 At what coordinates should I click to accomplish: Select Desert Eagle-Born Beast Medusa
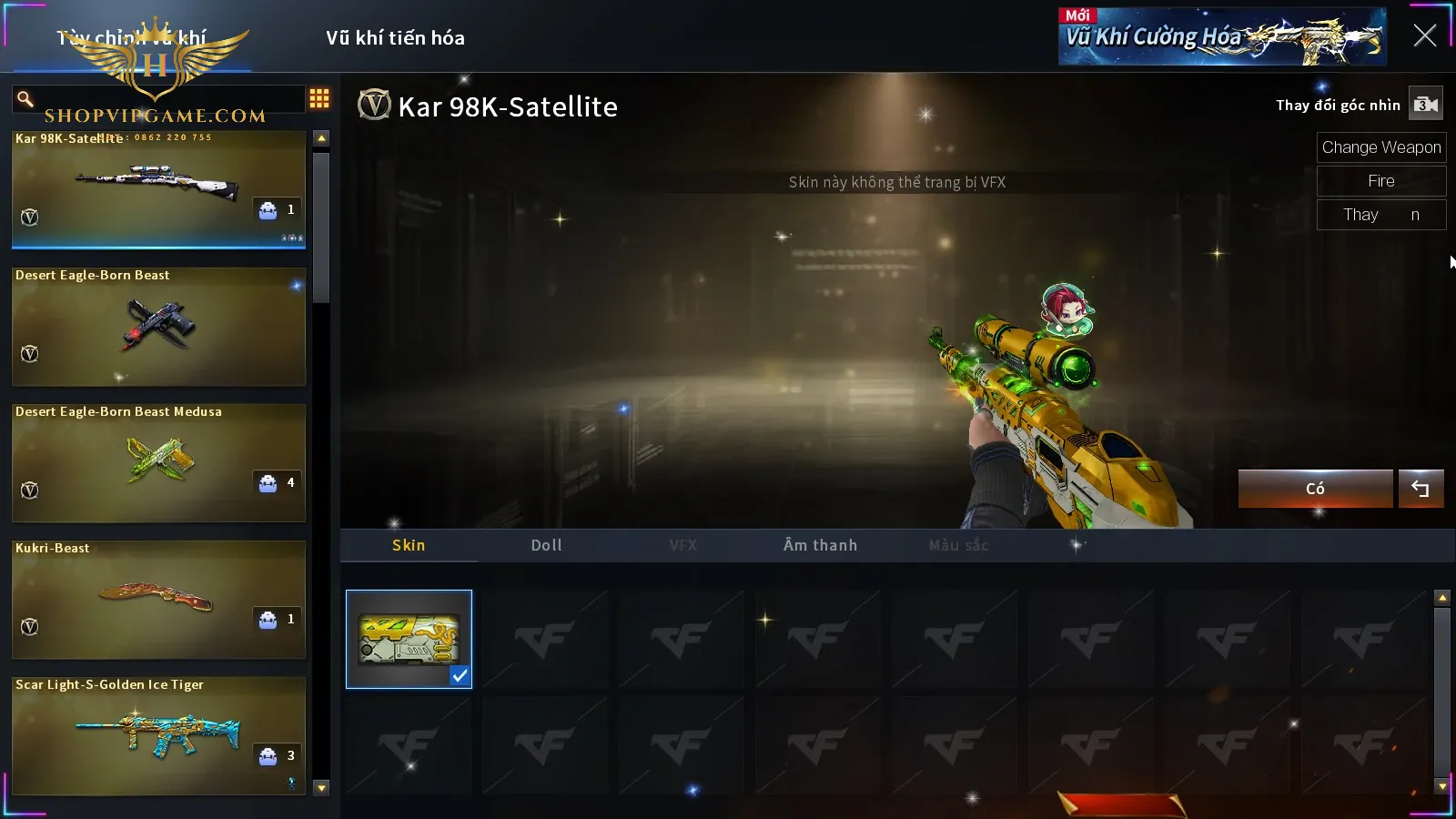pos(158,462)
